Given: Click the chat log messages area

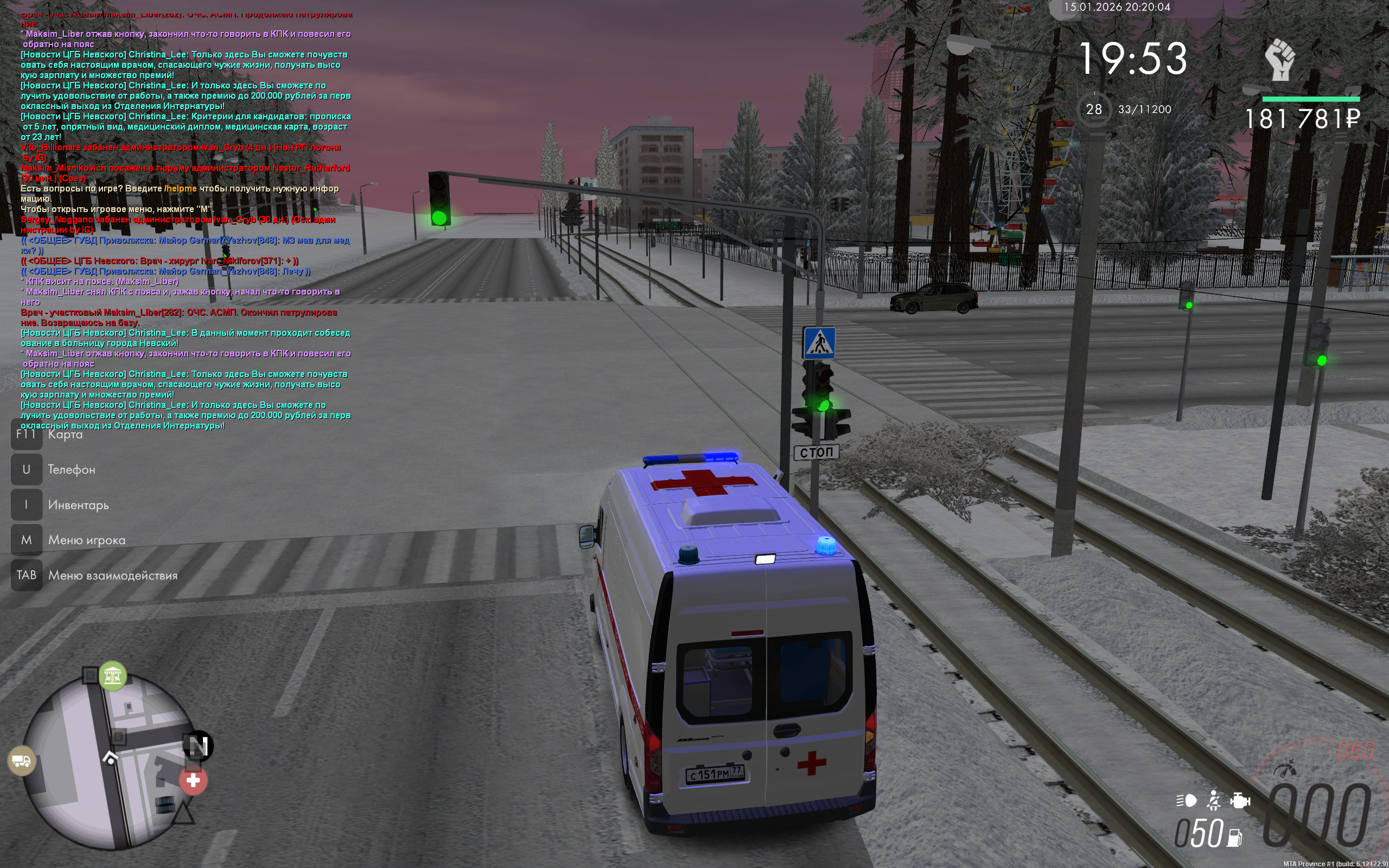Looking at the screenshot, I should click(185, 221).
